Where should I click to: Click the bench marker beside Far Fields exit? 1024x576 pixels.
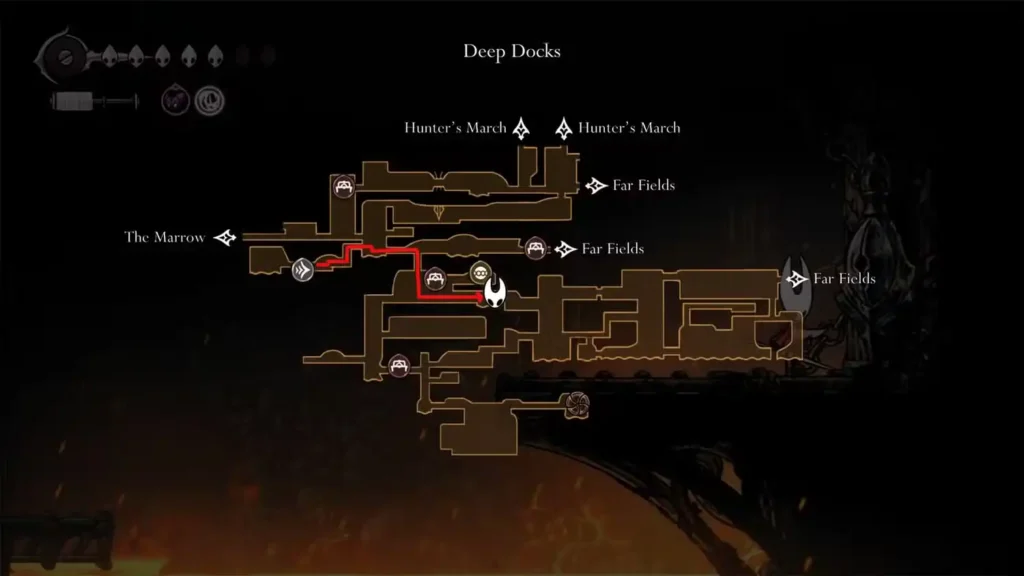[534, 248]
